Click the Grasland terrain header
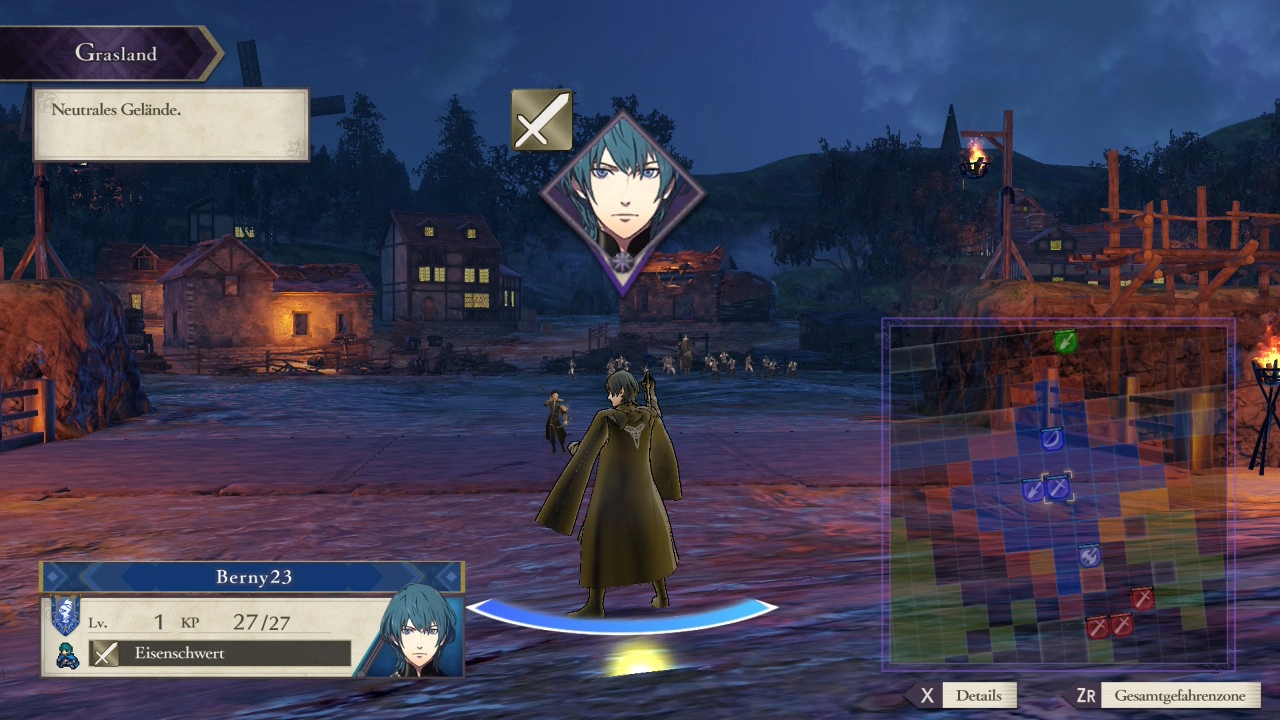Screen dimensions: 1280x720 coord(115,53)
